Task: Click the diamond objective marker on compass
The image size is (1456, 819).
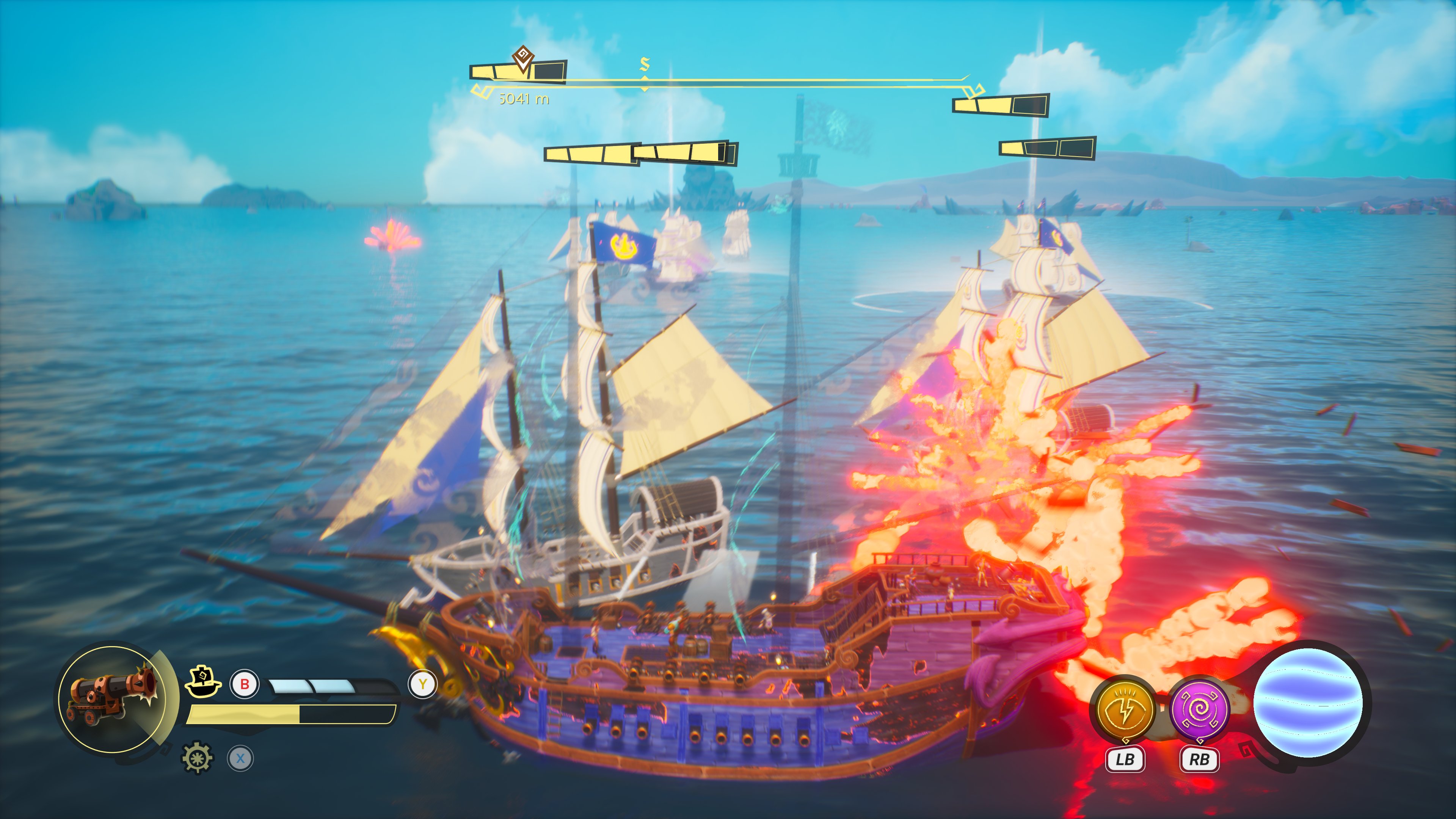Action: pyautogui.click(x=523, y=58)
